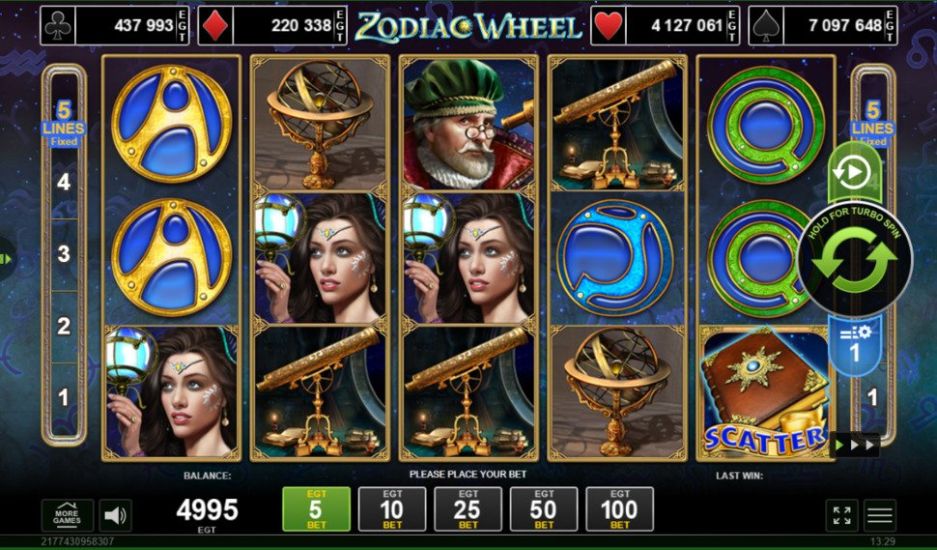This screenshot has width=937, height=550.
Task: Expand the green side panel arrow tab
Action: (7, 258)
